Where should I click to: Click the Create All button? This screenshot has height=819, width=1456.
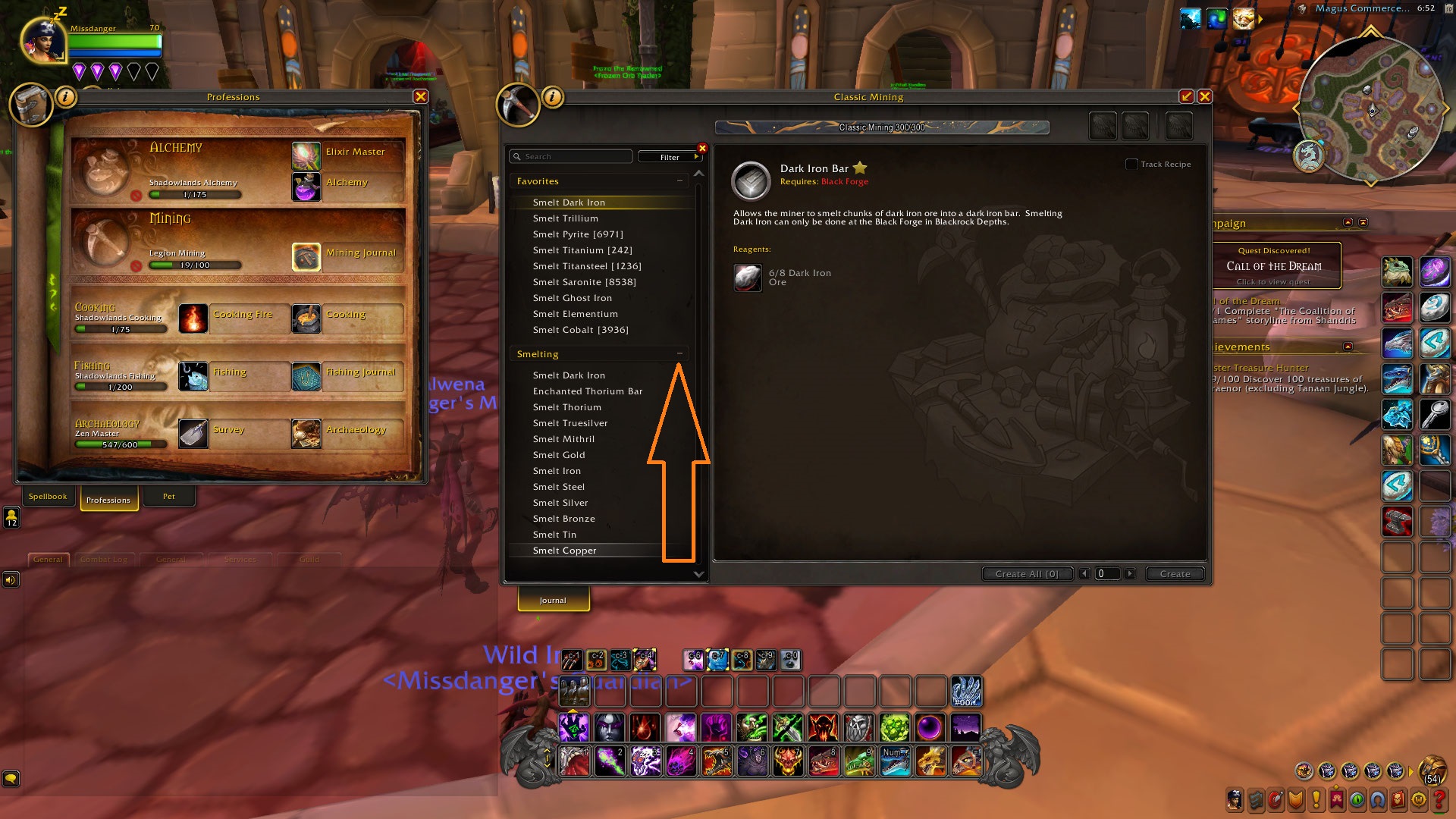(x=1027, y=574)
